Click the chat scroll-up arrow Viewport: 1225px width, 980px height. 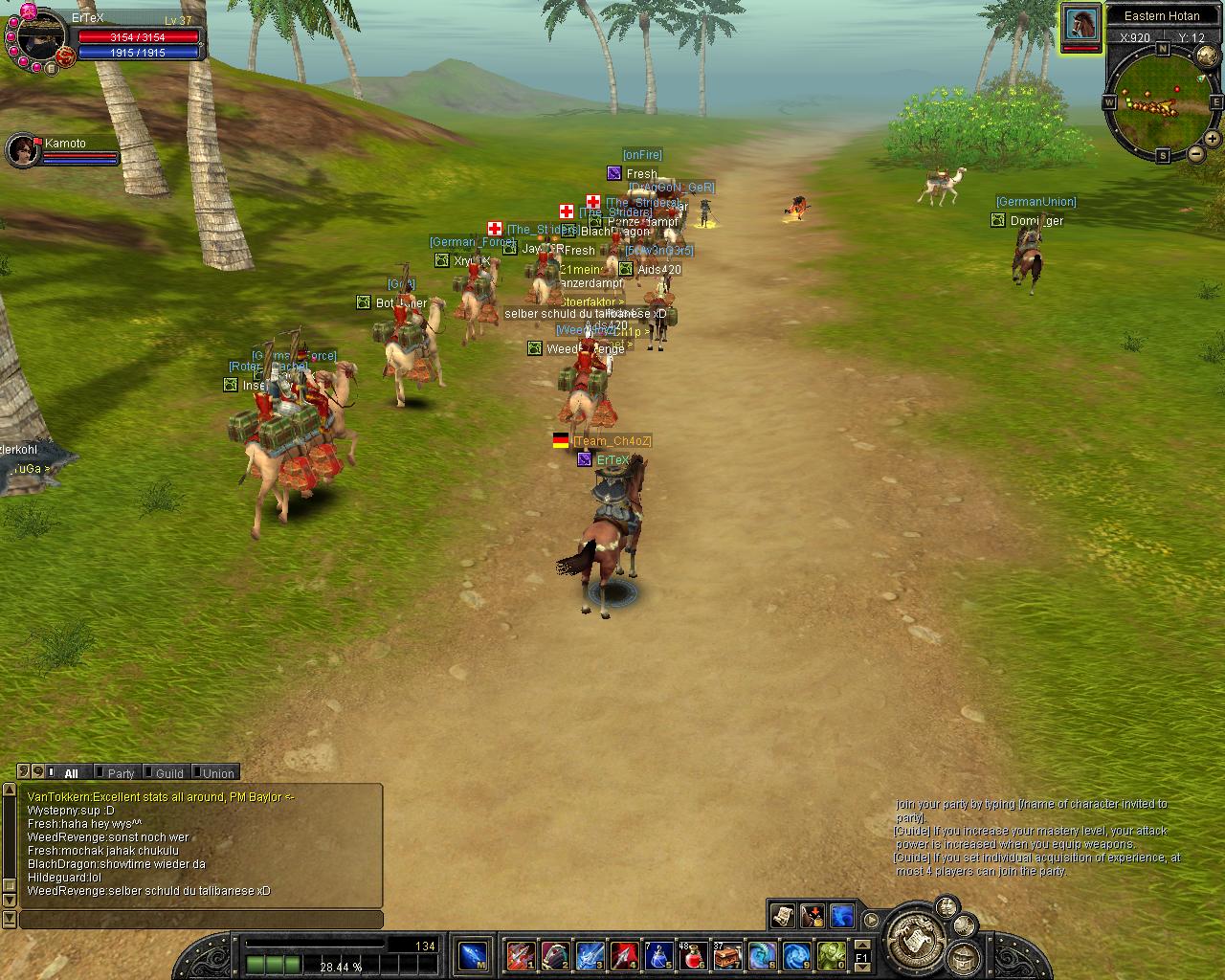tap(11, 791)
